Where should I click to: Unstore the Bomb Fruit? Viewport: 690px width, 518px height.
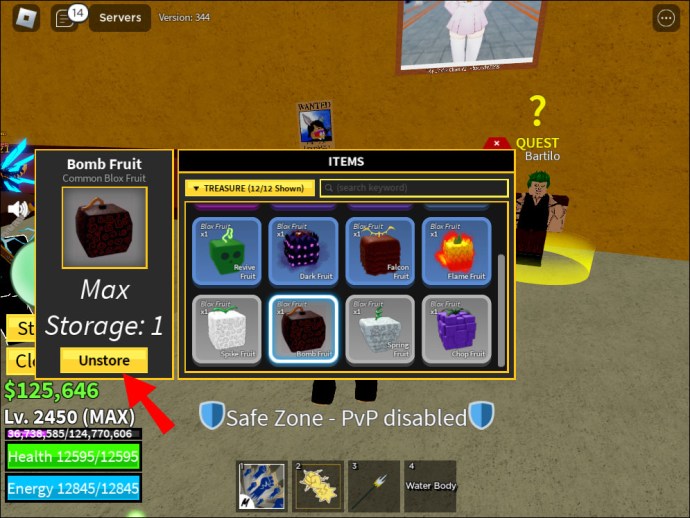[x=104, y=359]
